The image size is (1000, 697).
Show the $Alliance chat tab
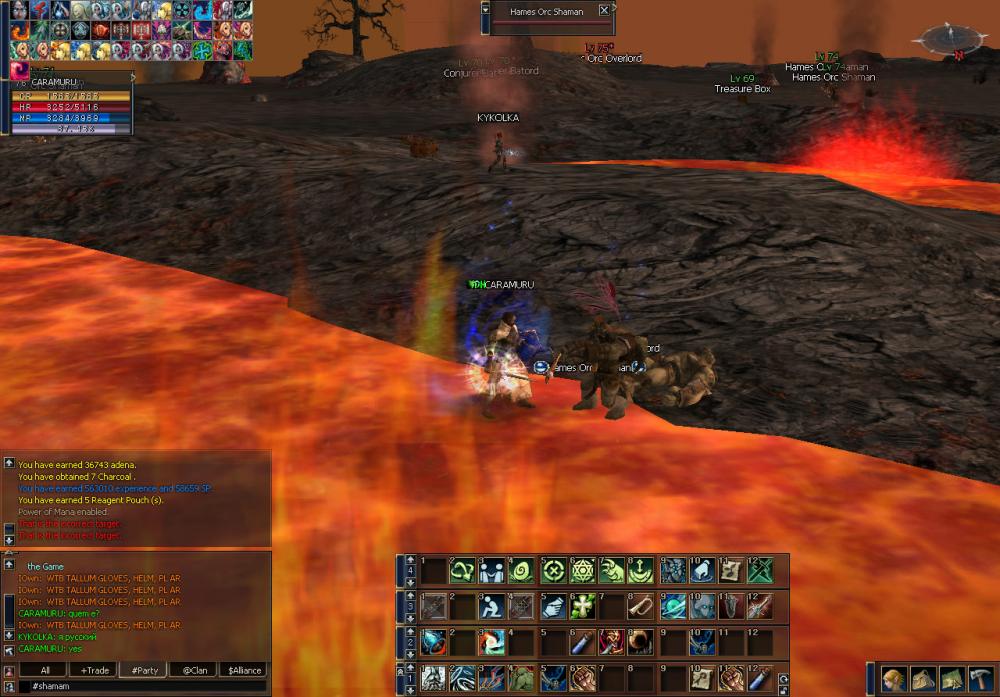coord(244,670)
